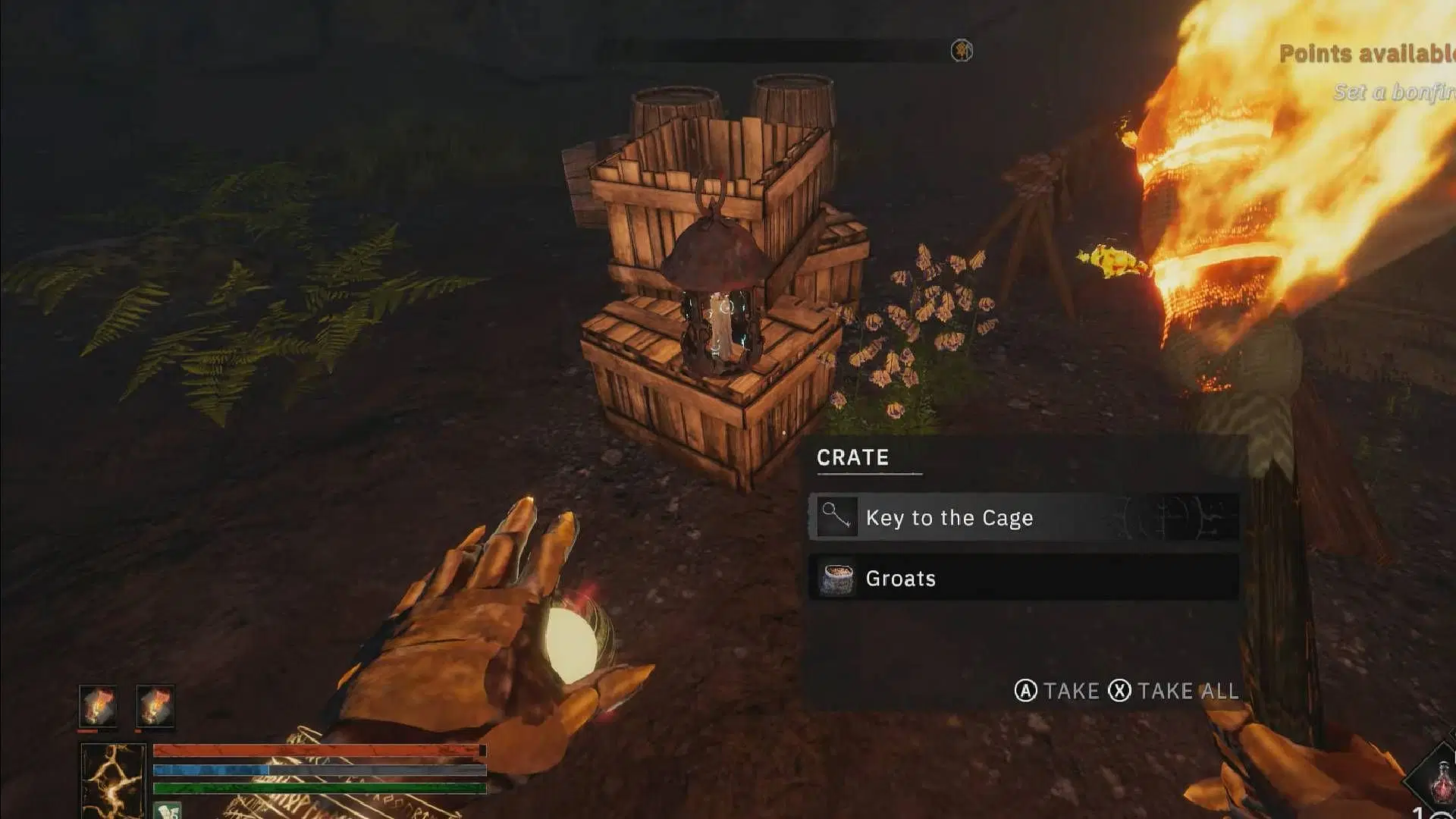1456x819 pixels.
Task: Click the compass marker icon
Action: (x=962, y=51)
